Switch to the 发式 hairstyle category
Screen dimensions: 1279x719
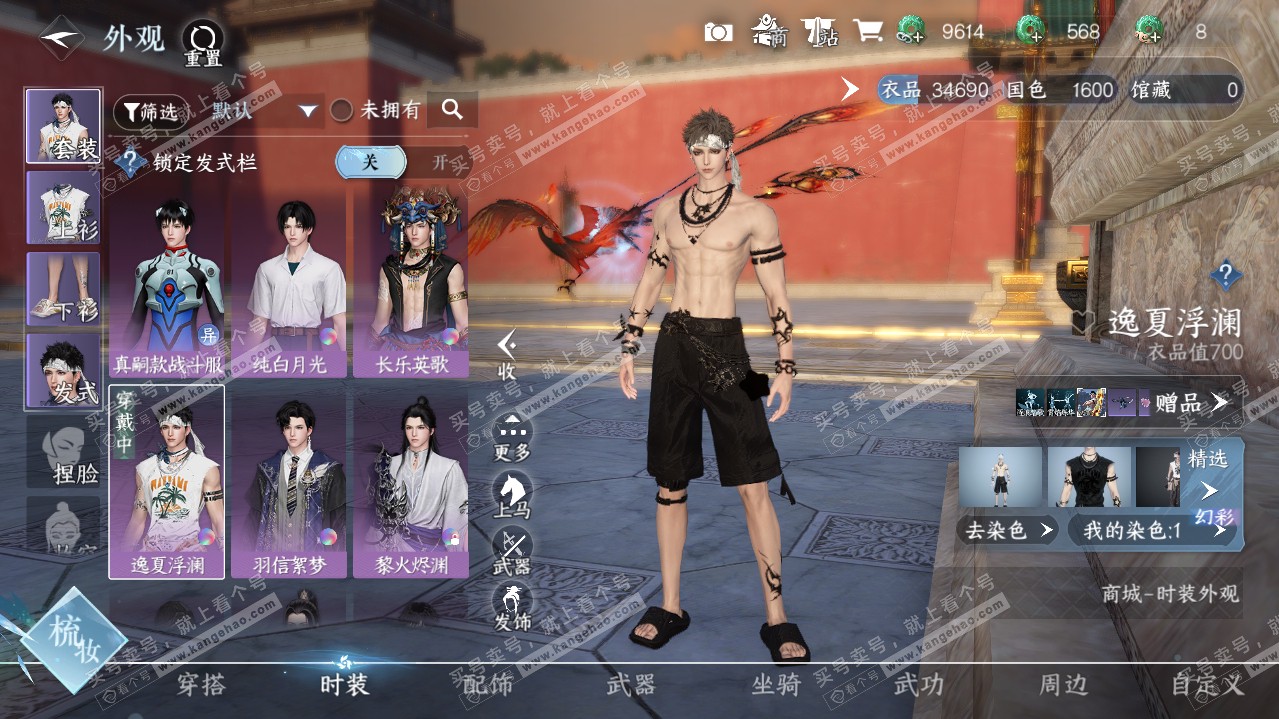pyautogui.click(x=63, y=372)
